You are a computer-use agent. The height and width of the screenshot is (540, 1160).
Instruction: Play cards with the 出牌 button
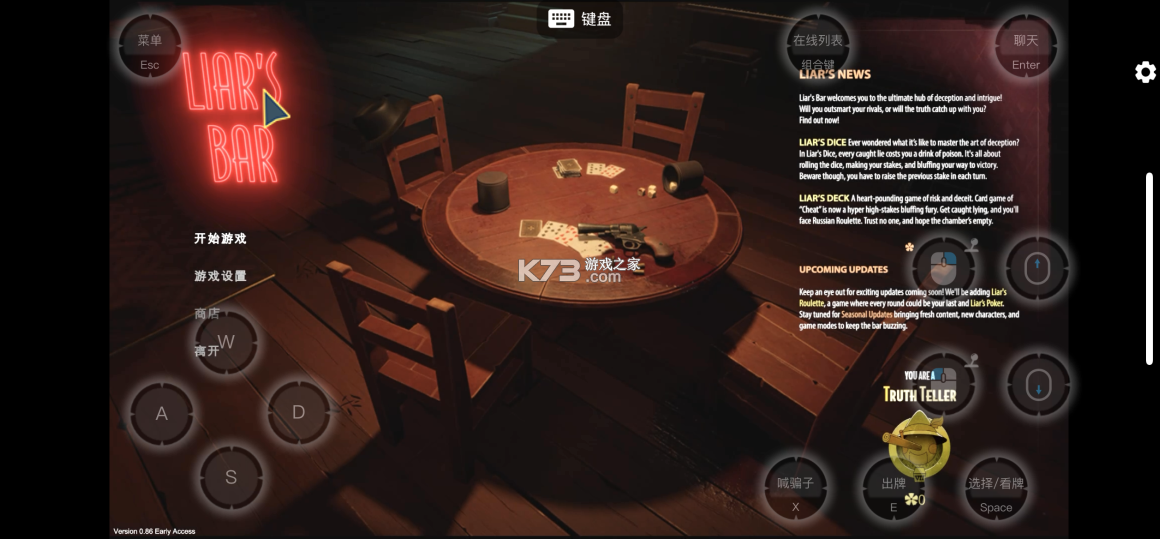tap(894, 491)
